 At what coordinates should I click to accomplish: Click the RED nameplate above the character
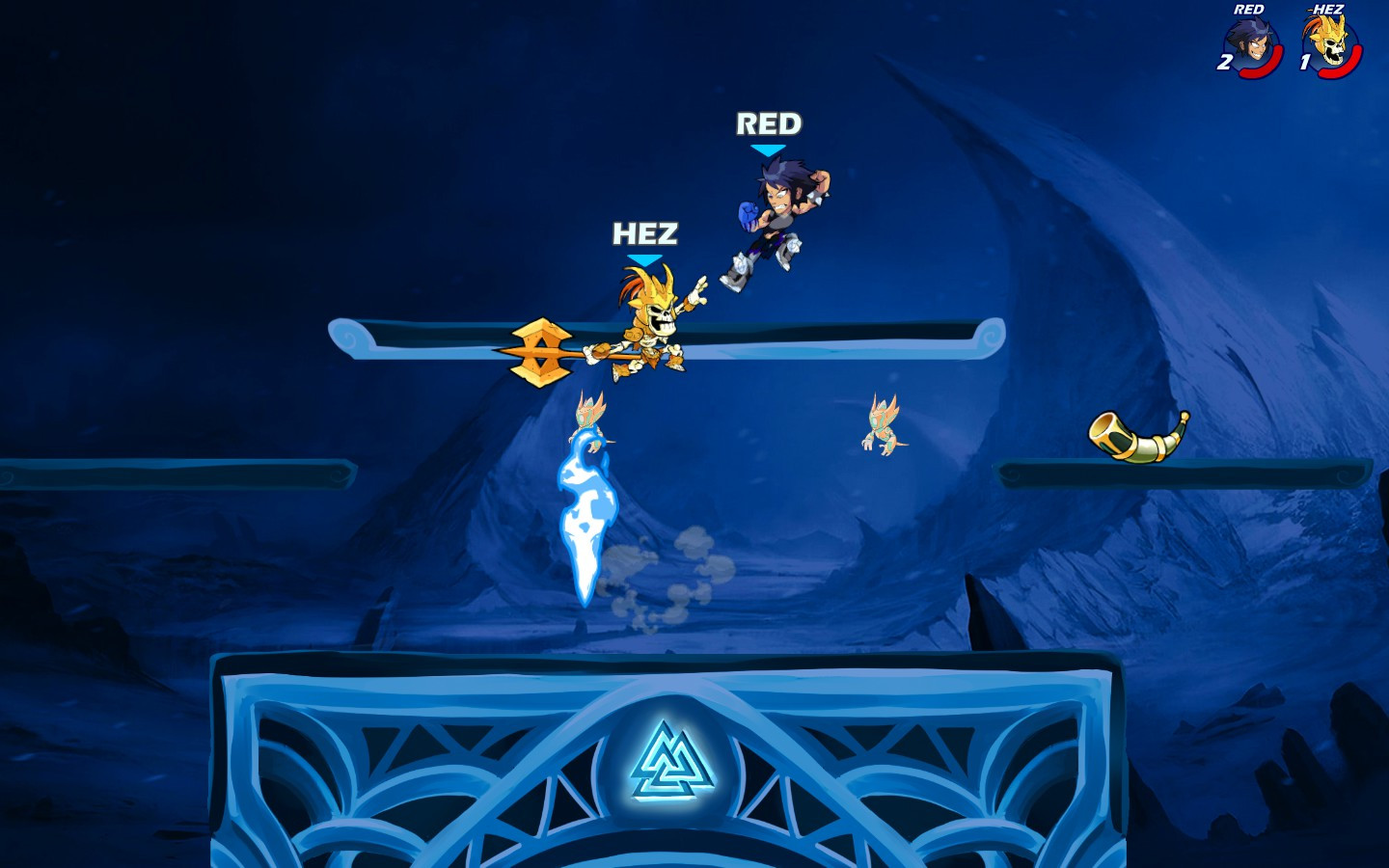[769, 124]
